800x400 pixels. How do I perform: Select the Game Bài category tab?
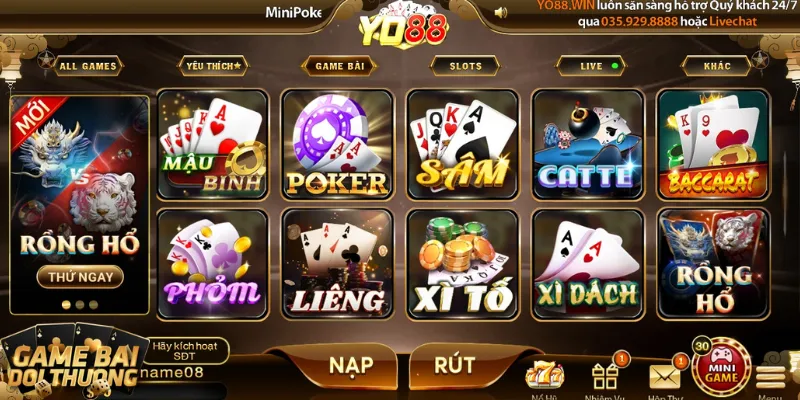339,66
